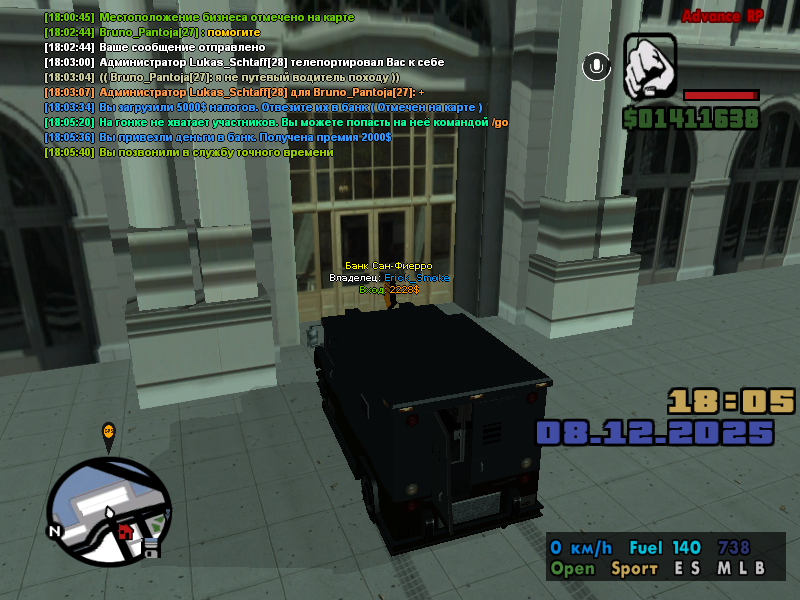Switch the Sport driving mode indicator

point(634,568)
